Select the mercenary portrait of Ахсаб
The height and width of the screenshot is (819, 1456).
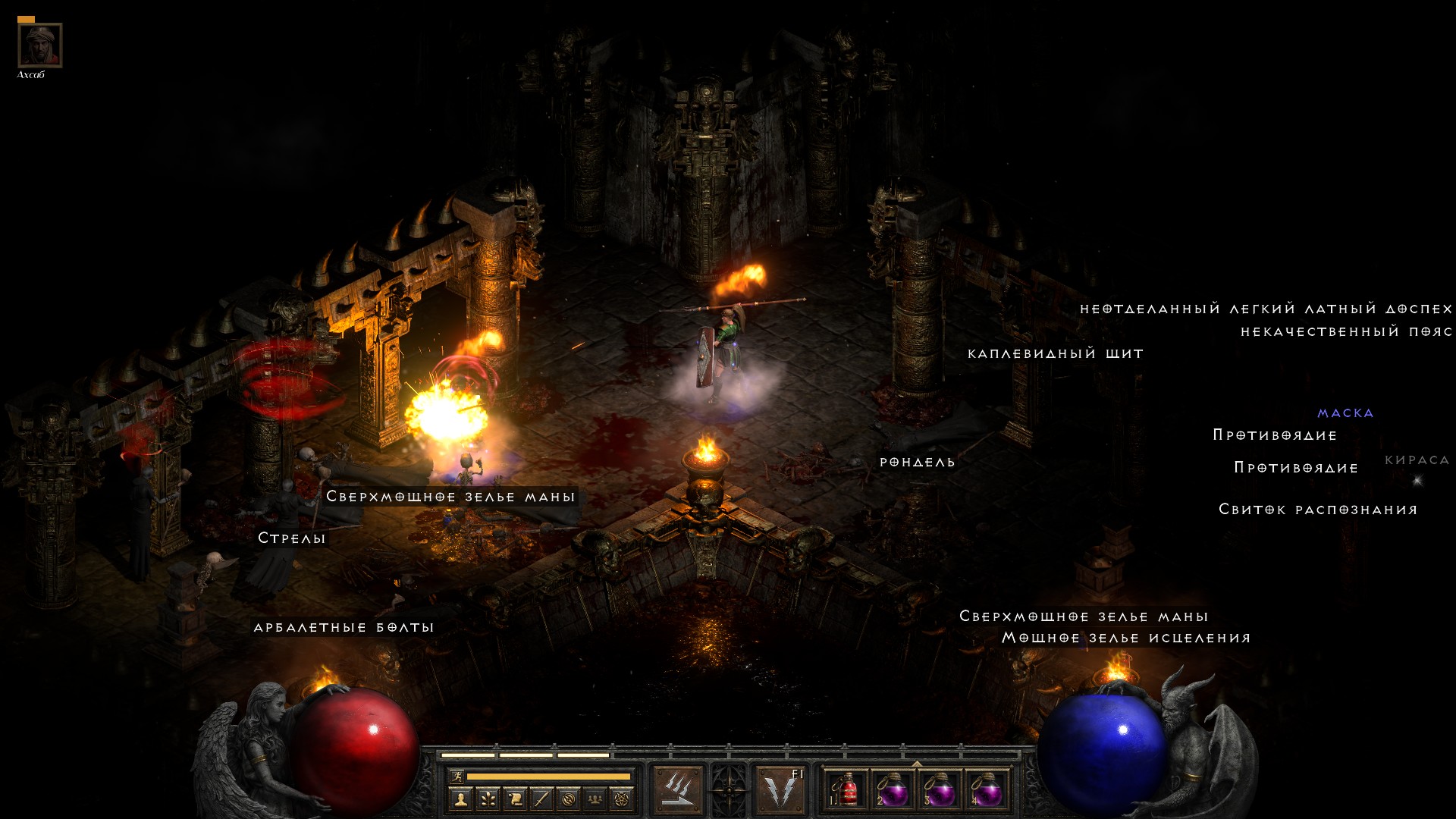pyautogui.click(x=40, y=45)
